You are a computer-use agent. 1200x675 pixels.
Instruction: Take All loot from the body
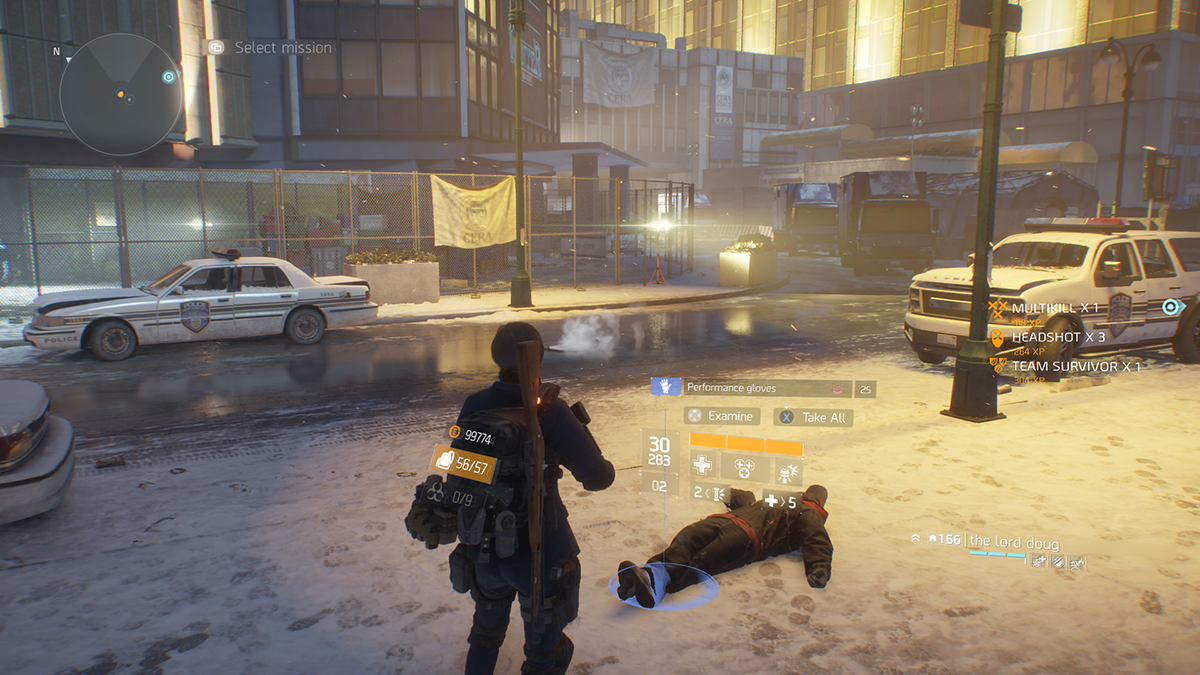point(815,417)
